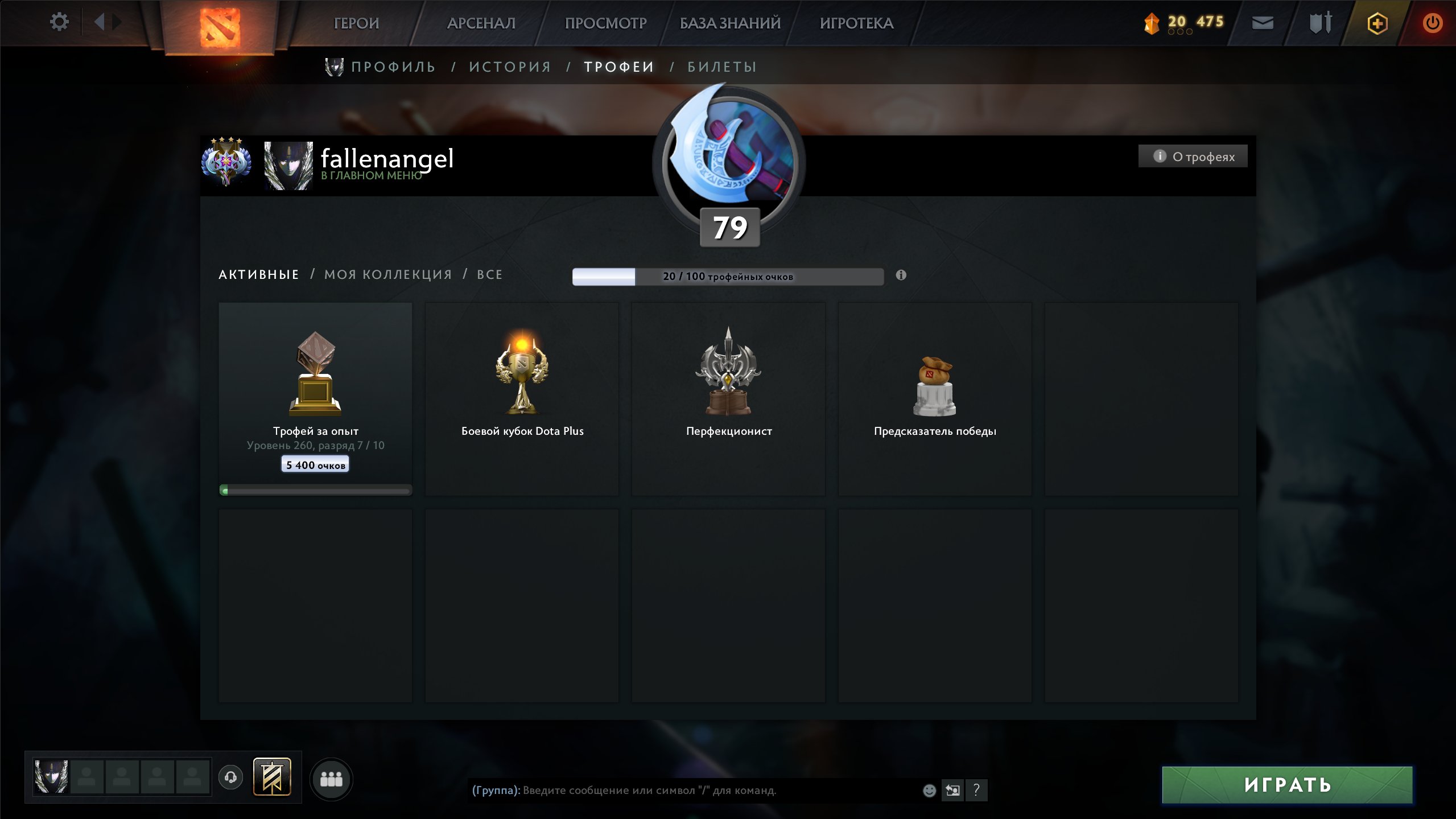Screen dimensions: 1456x819
Task: Click the friends list people icon
Action: click(x=332, y=780)
